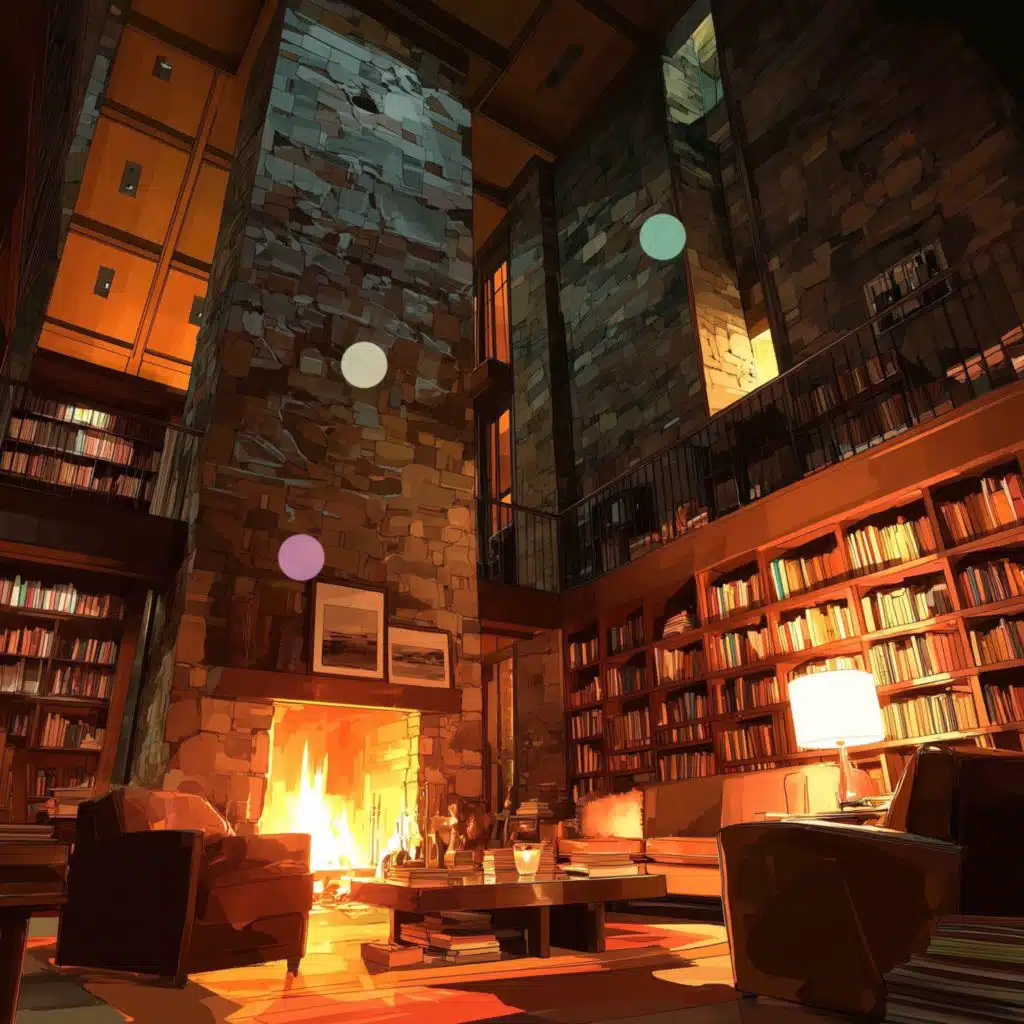Choose the purple circle marker
This screenshot has width=1024, height=1024.
click(x=301, y=557)
